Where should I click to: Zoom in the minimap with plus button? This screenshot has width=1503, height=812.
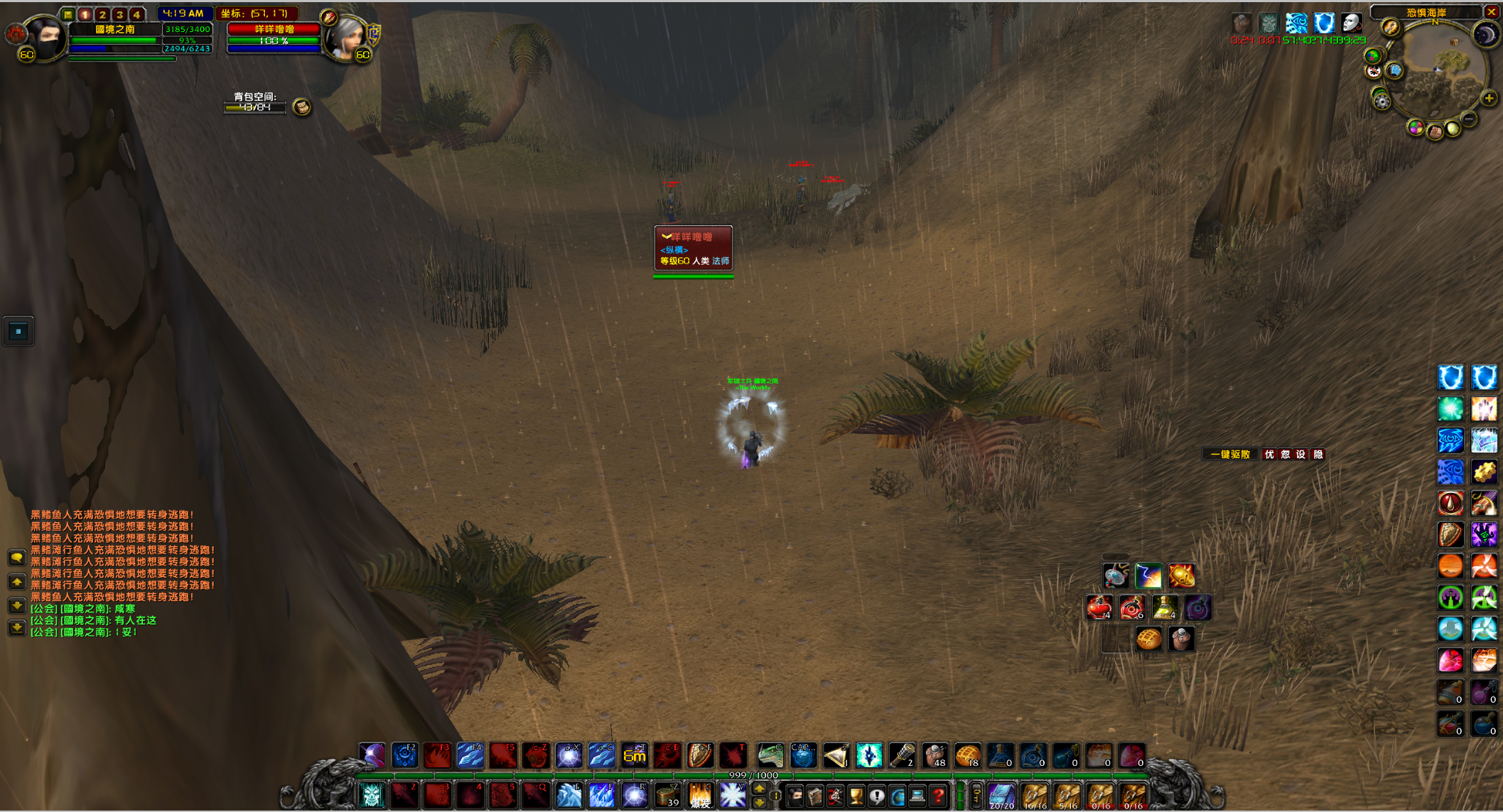tap(1489, 98)
